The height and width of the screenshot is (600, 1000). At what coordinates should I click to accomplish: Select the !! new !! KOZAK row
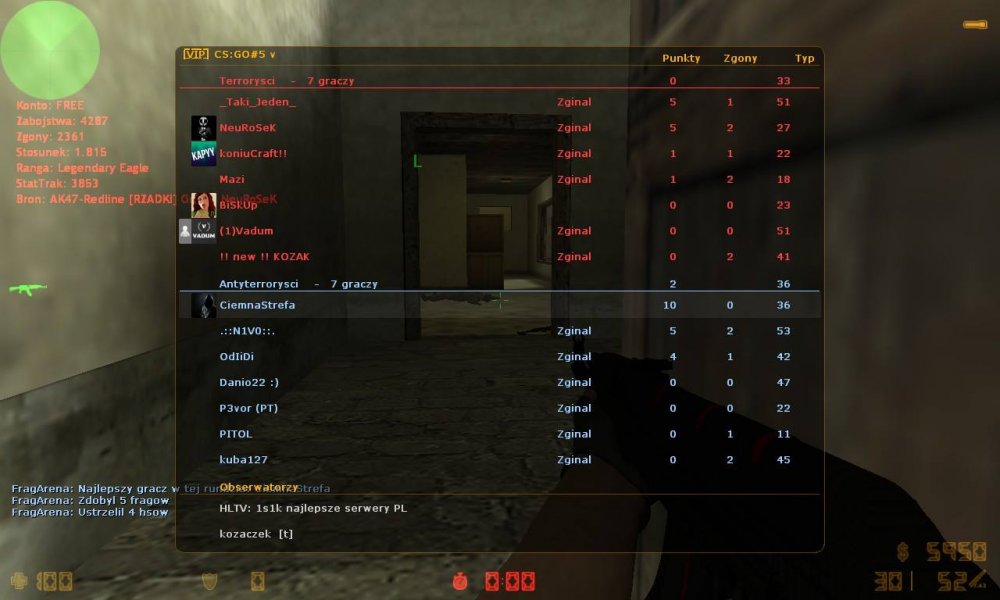(264, 257)
